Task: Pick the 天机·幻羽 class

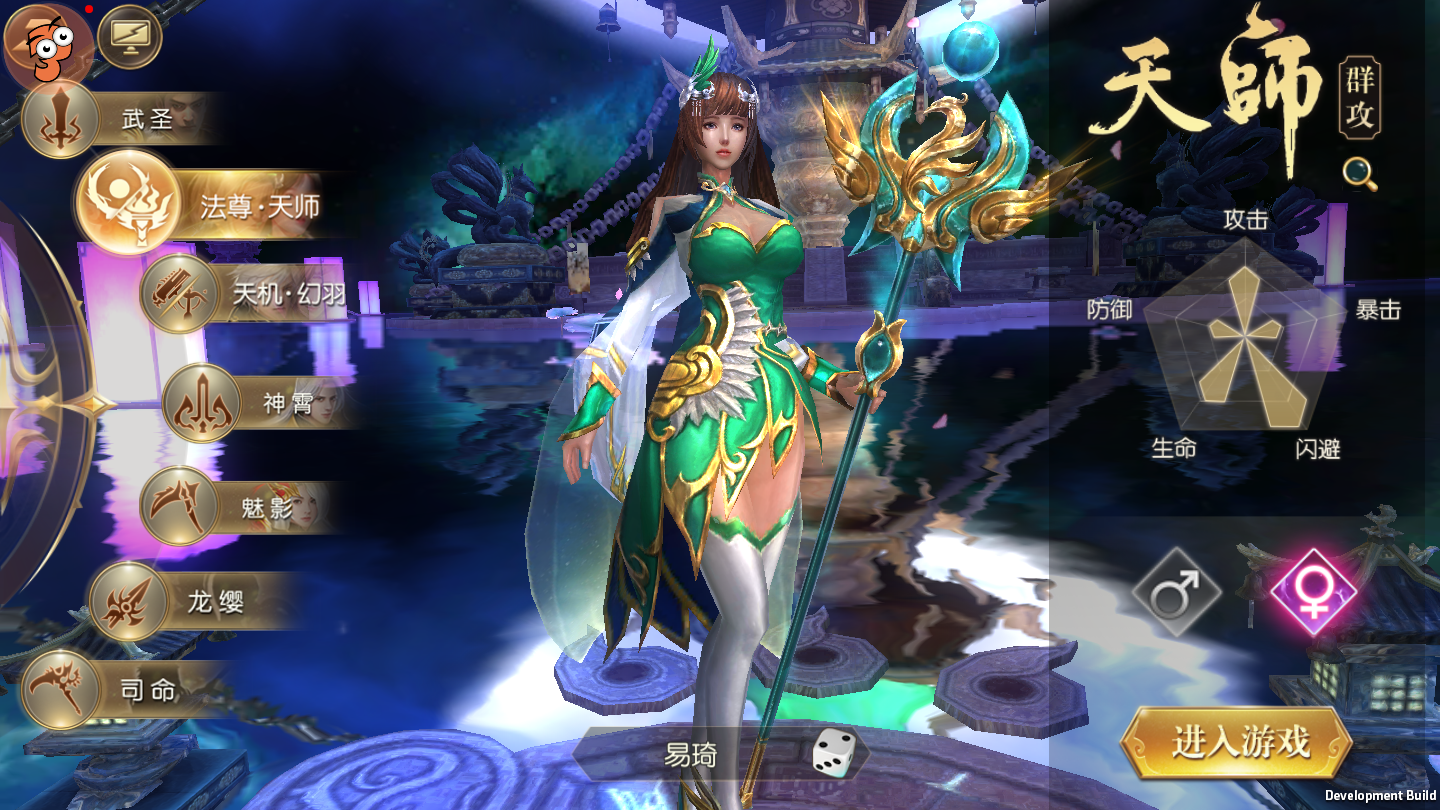Action: (245, 293)
